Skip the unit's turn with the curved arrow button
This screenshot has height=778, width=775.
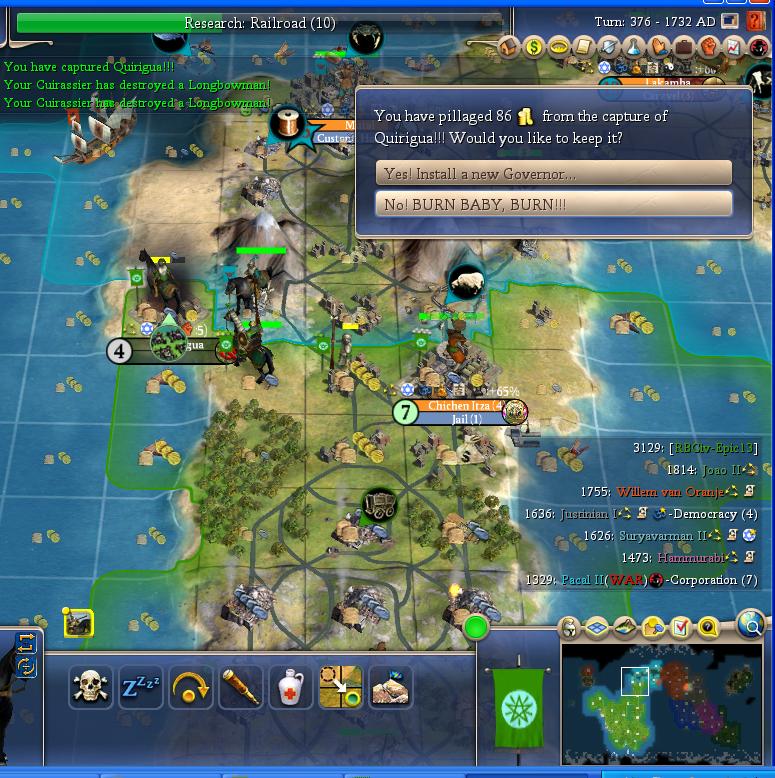[190, 688]
